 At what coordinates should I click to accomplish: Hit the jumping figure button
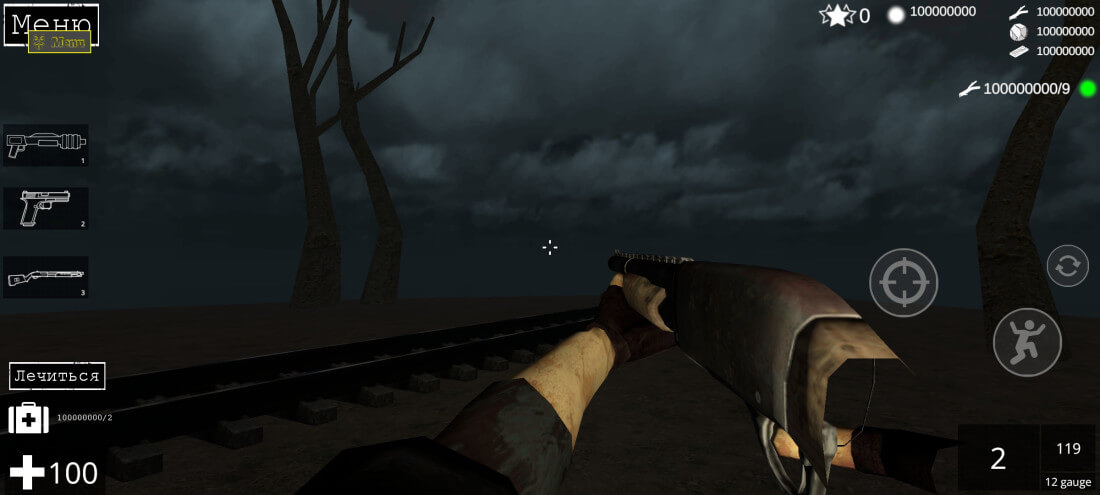click(1026, 342)
